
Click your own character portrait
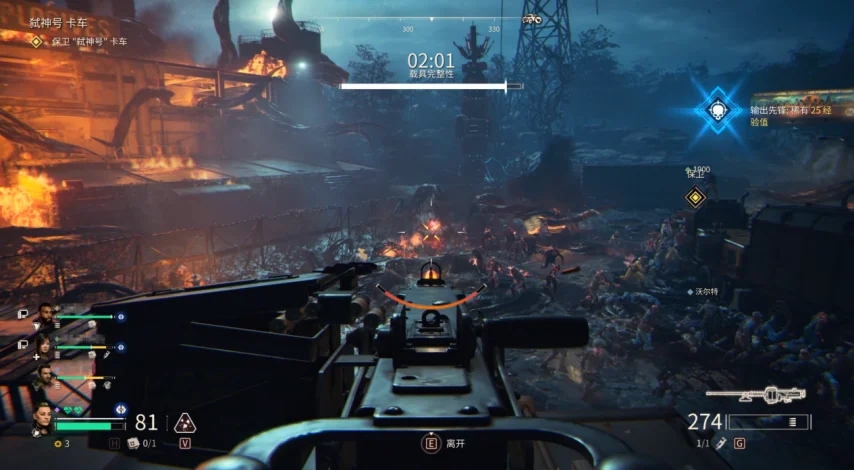[42, 418]
